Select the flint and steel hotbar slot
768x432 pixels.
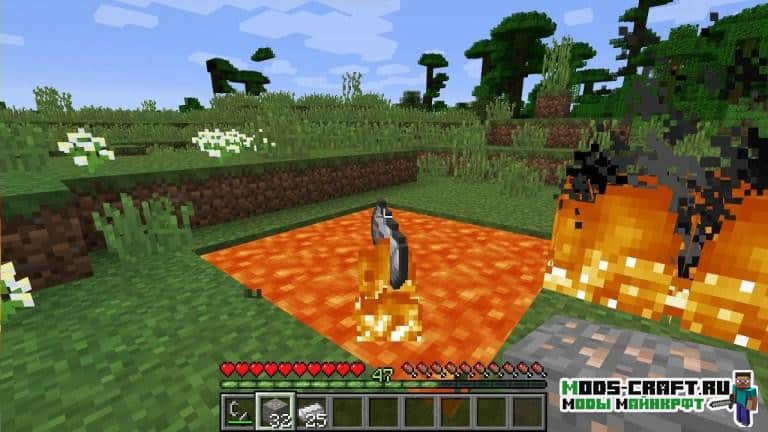click(240, 411)
